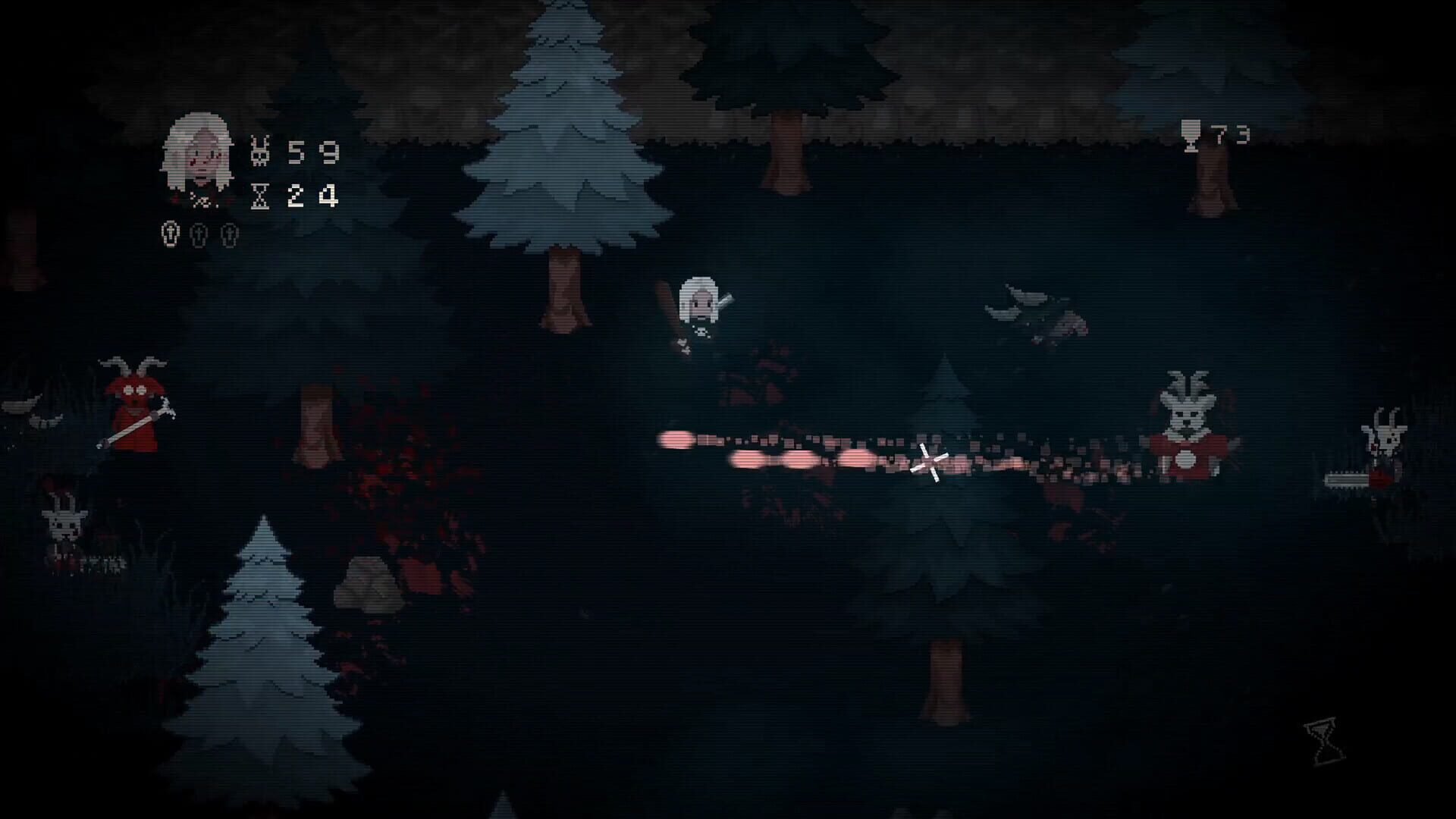The width and height of the screenshot is (1456, 819).
Task: Toggle the white-haired character portrait
Action: point(199,152)
